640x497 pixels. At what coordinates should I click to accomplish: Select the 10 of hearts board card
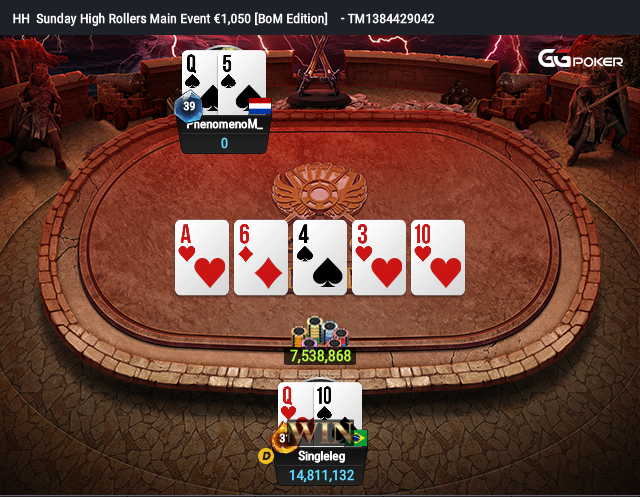click(438, 258)
